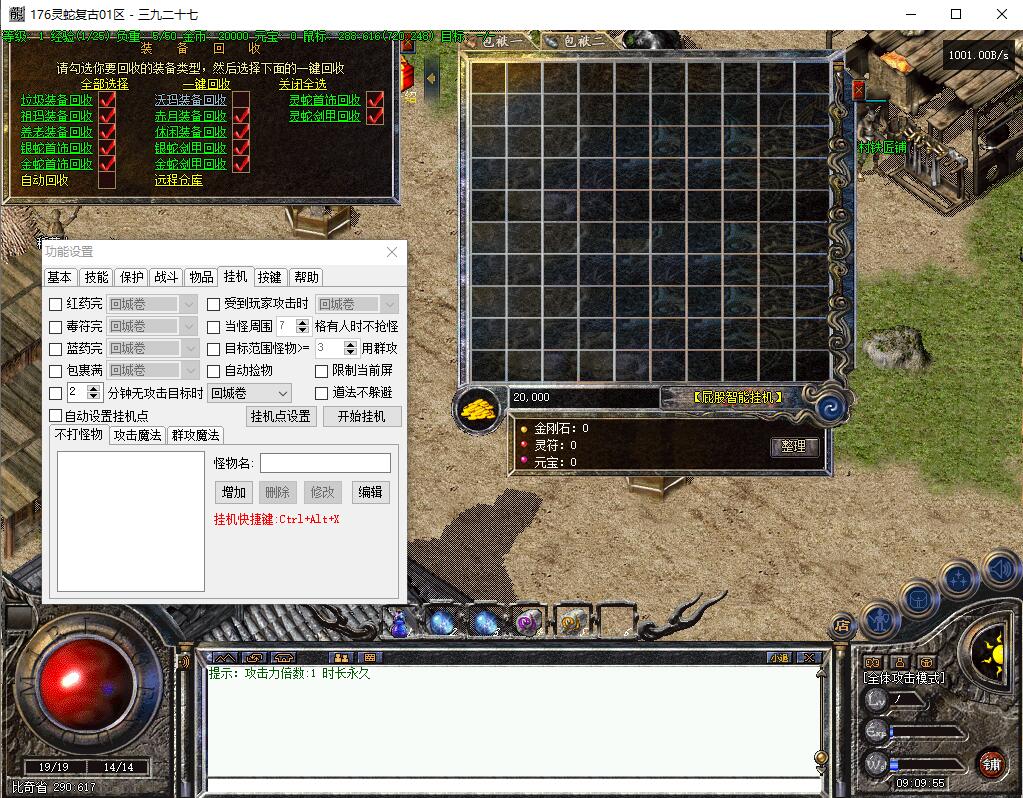Sort the bag with the 整理 button
The image size is (1023, 798).
click(794, 447)
